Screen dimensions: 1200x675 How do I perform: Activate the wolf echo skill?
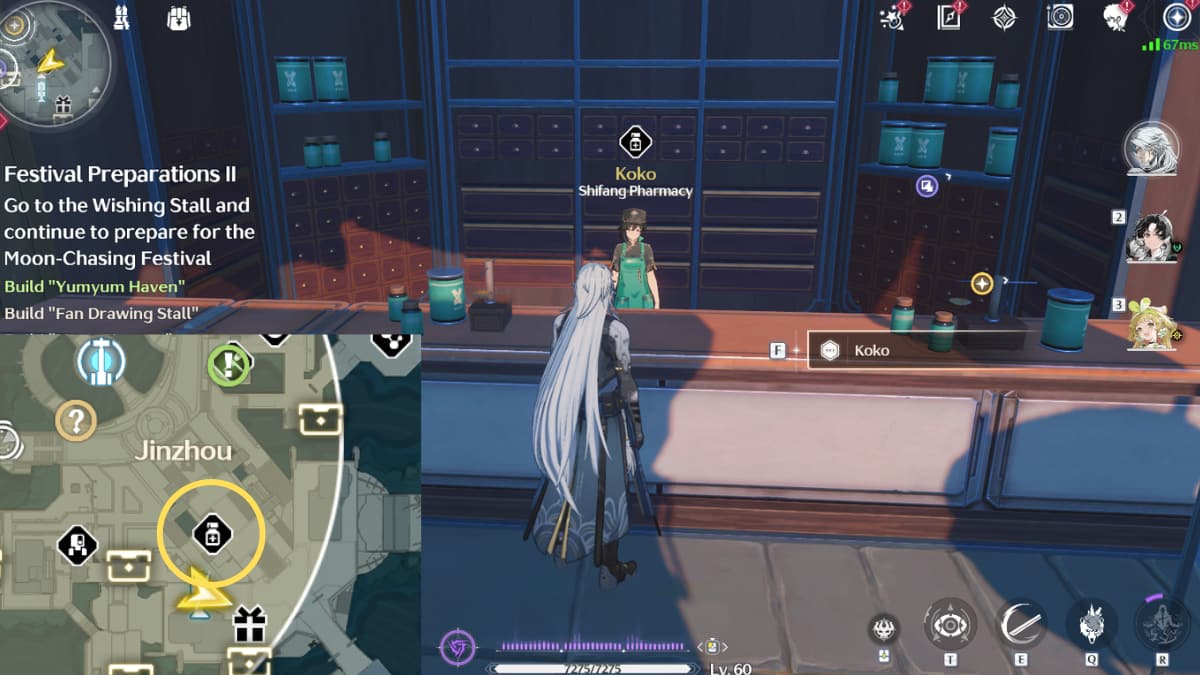1091,625
